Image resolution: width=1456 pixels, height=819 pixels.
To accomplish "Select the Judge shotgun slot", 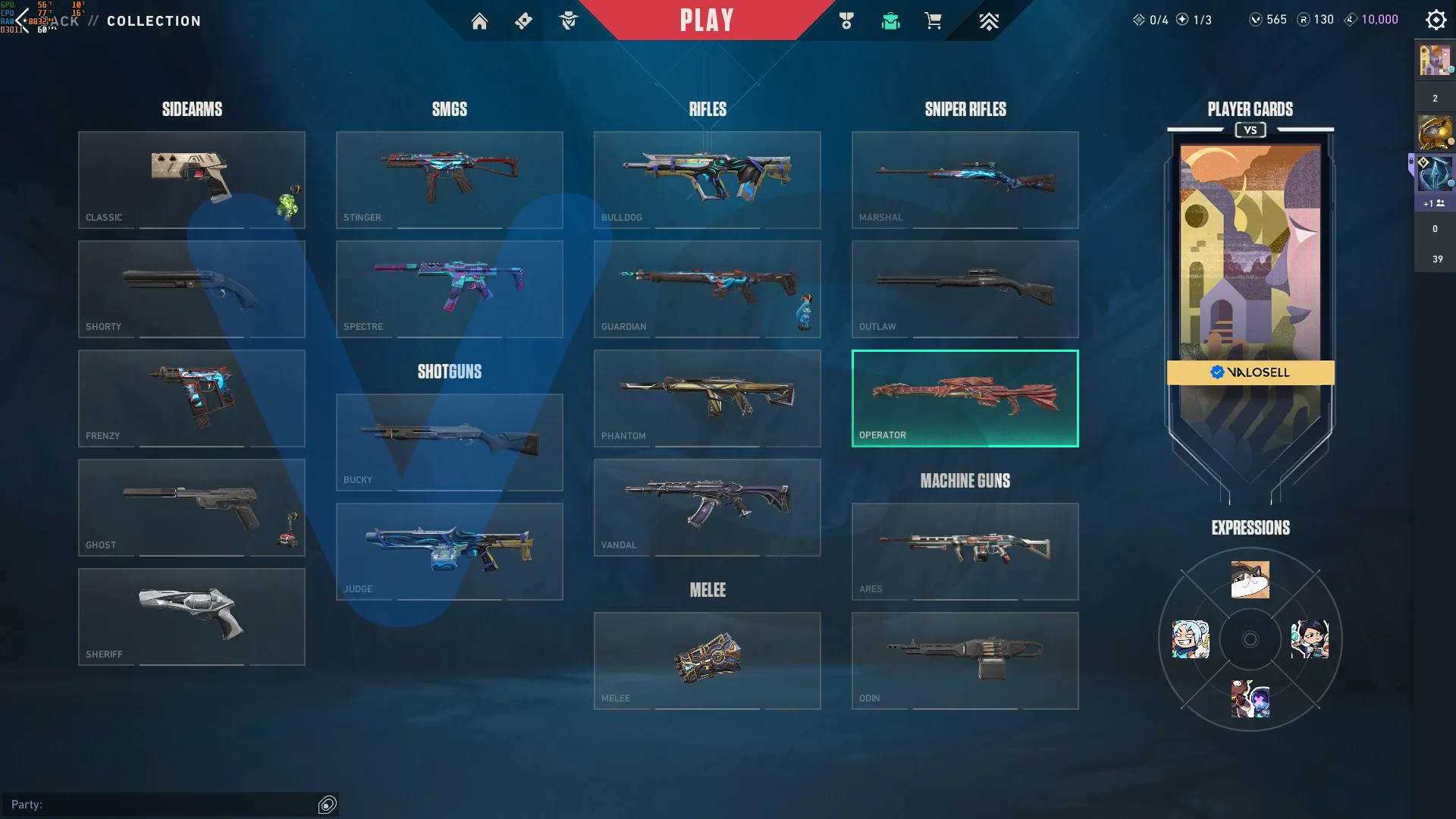I will click(450, 551).
